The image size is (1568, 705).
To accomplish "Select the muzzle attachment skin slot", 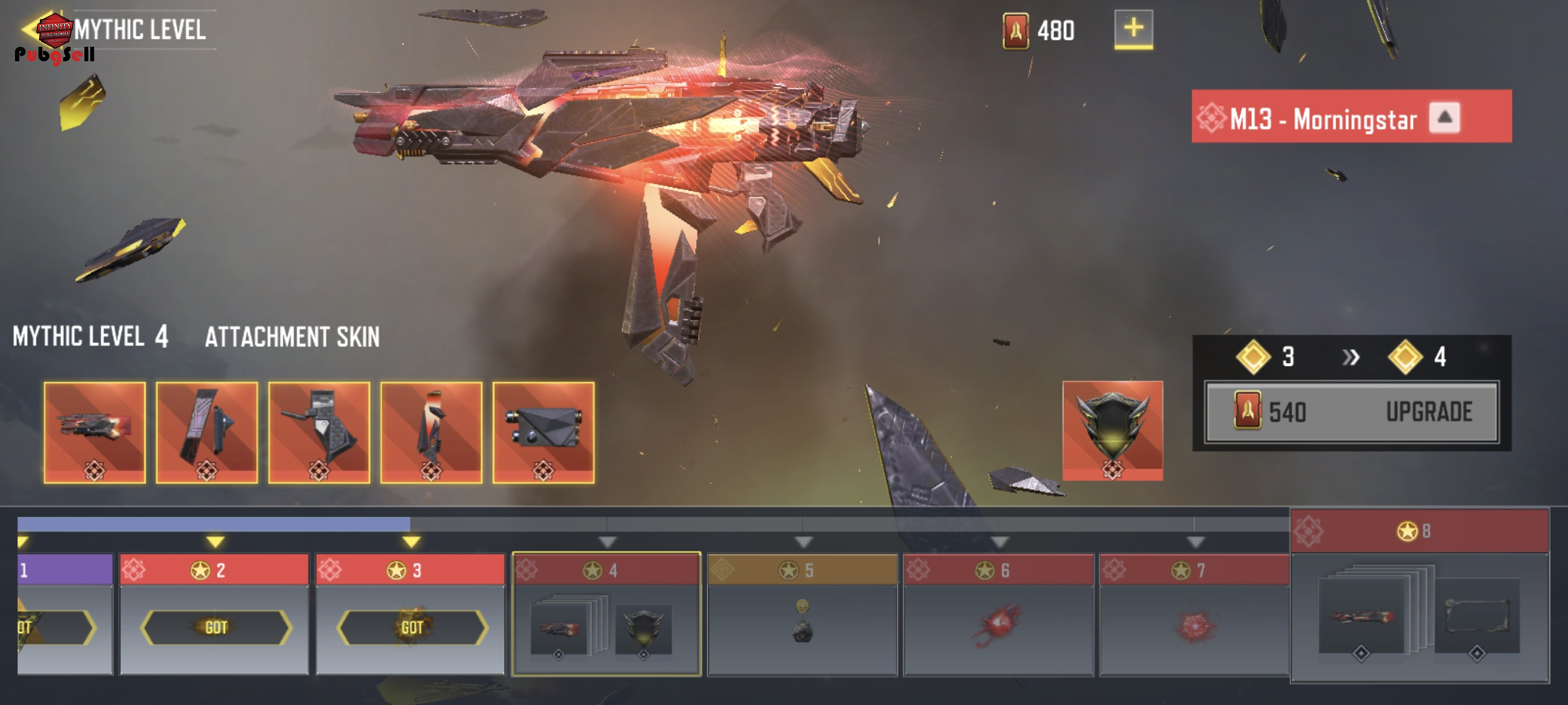I will click(95, 432).
